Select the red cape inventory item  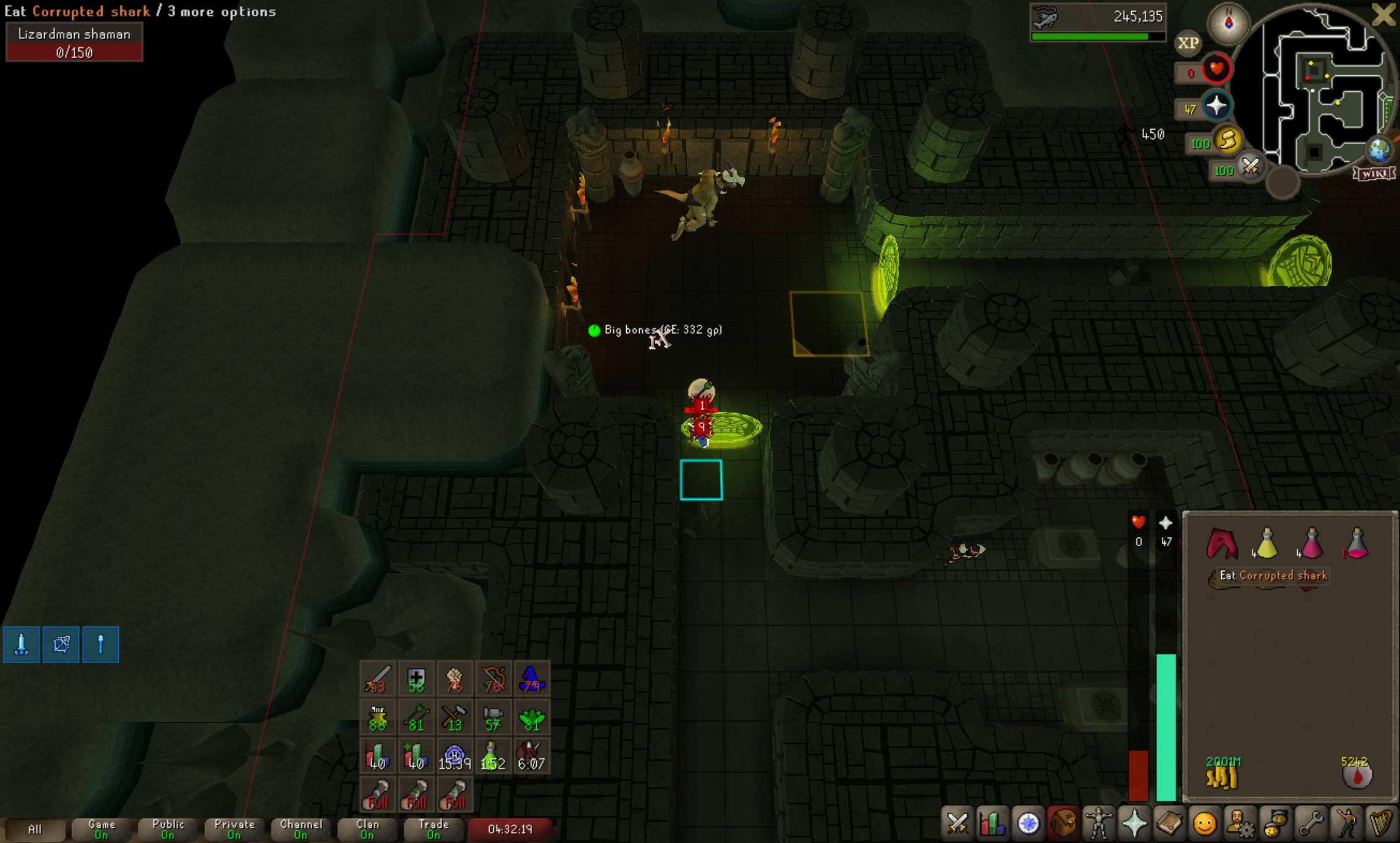click(x=1222, y=544)
